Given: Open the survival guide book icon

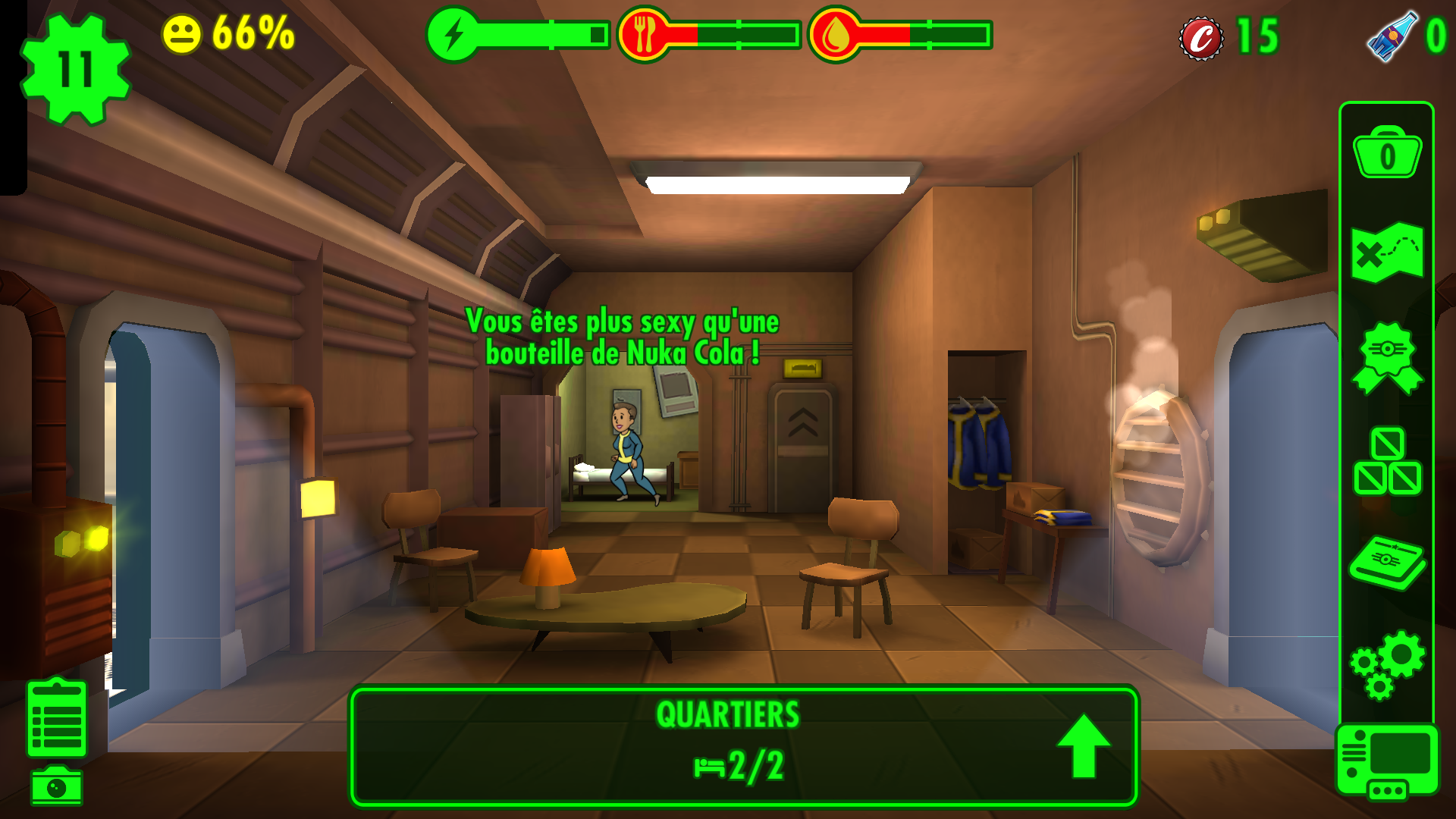Looking at the screenshot, I should point(1387,562).
